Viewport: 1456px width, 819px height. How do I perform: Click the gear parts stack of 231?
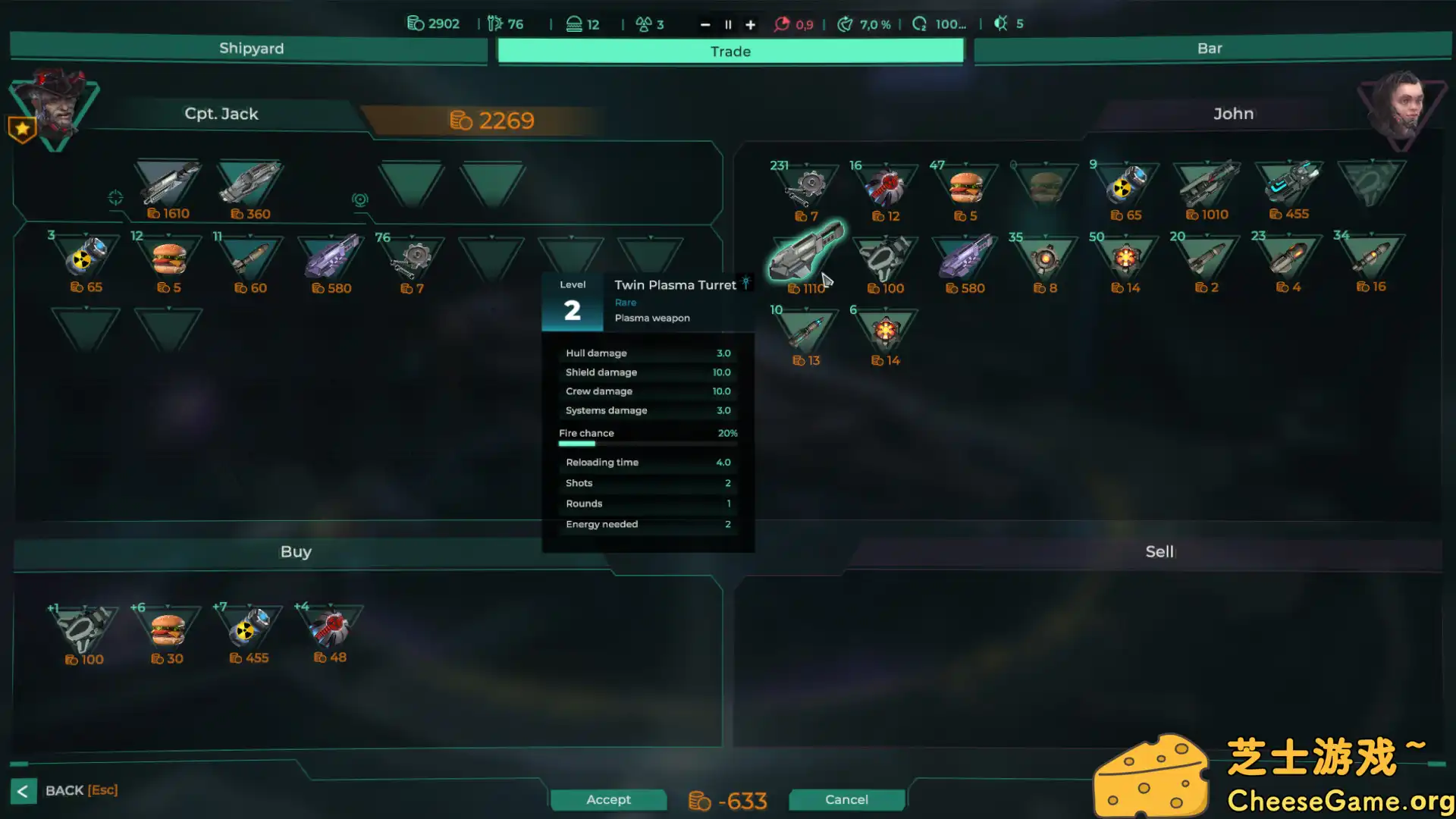coord(806,186)
